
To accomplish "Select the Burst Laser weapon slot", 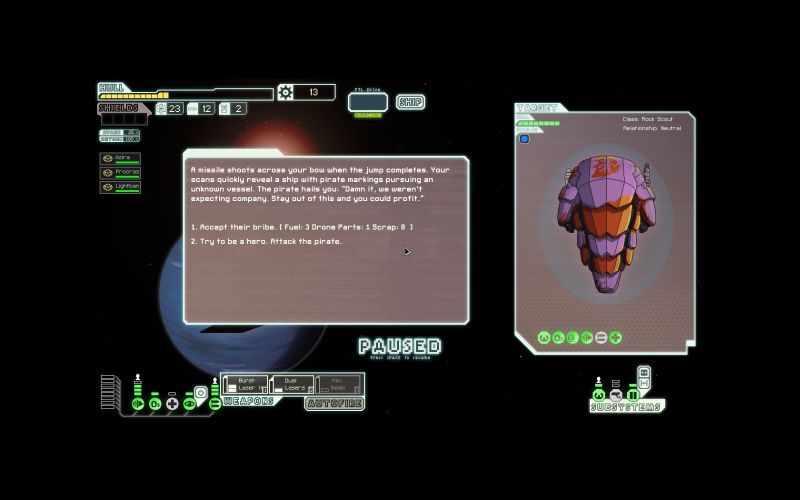I will click(244, 383).
